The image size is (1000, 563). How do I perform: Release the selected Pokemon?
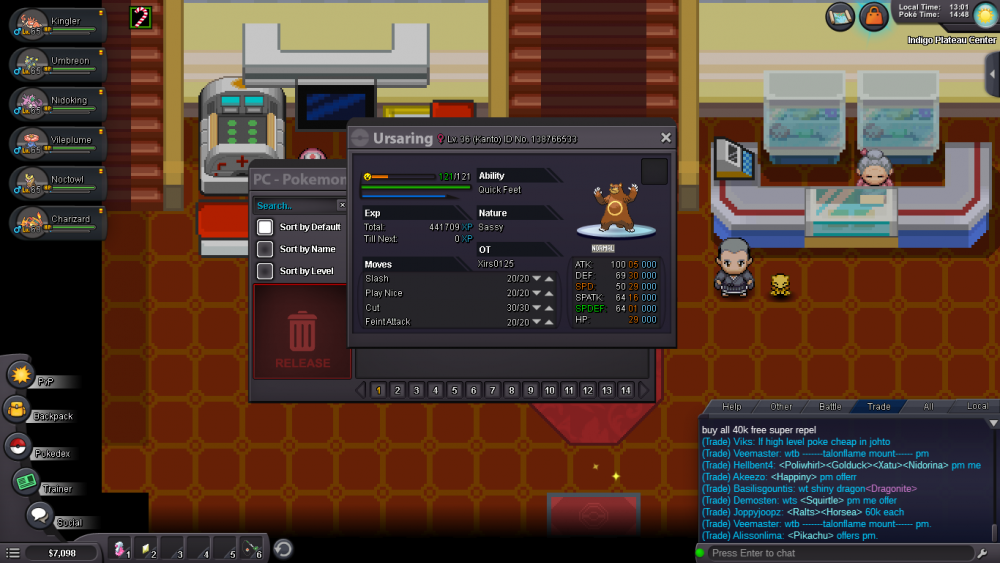(x=302, y=333)
